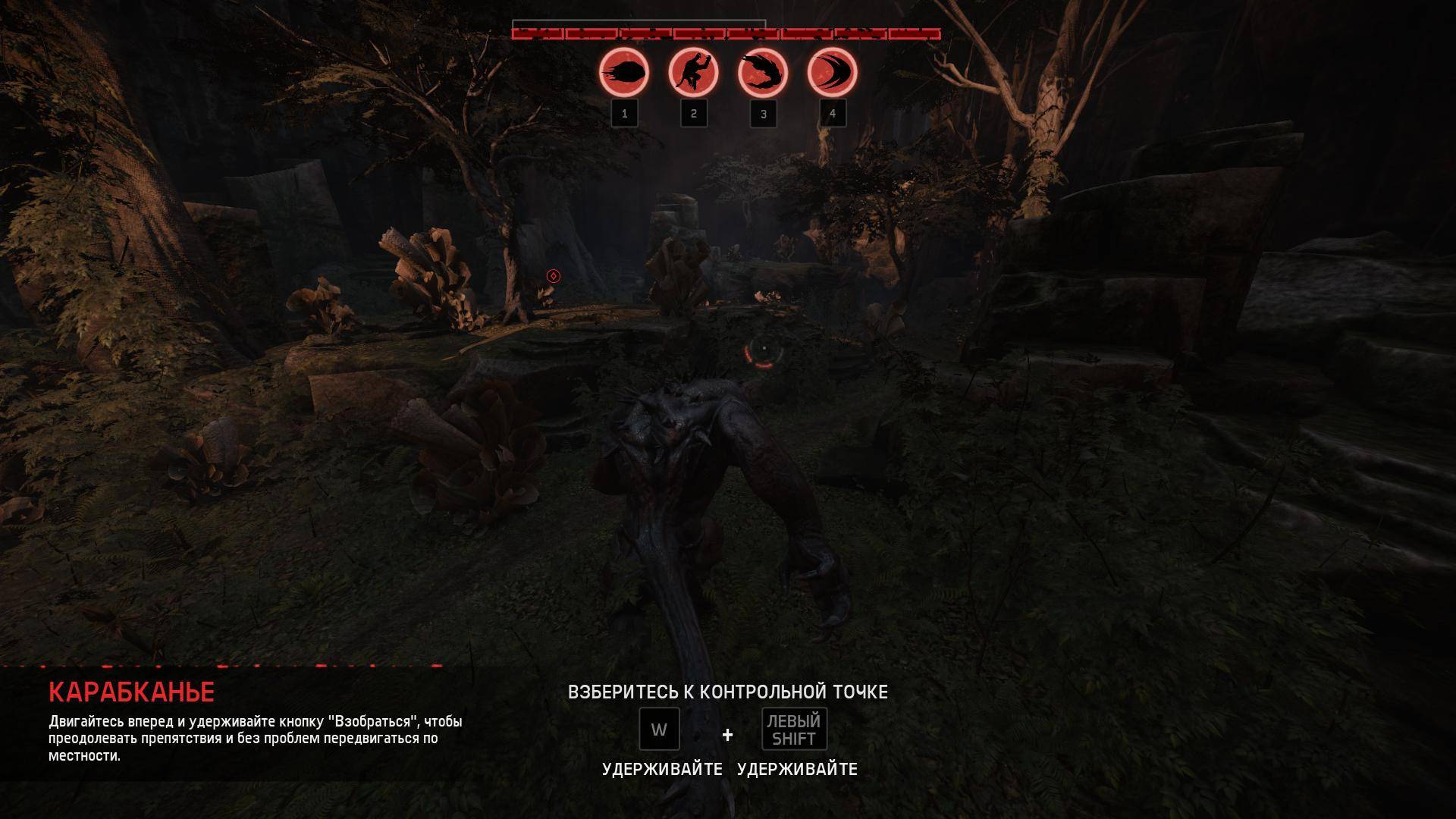Use the Fire Breath ability icon
Image resolution: width=1456 pixels, height=819 pixels.
pos(762,73)
